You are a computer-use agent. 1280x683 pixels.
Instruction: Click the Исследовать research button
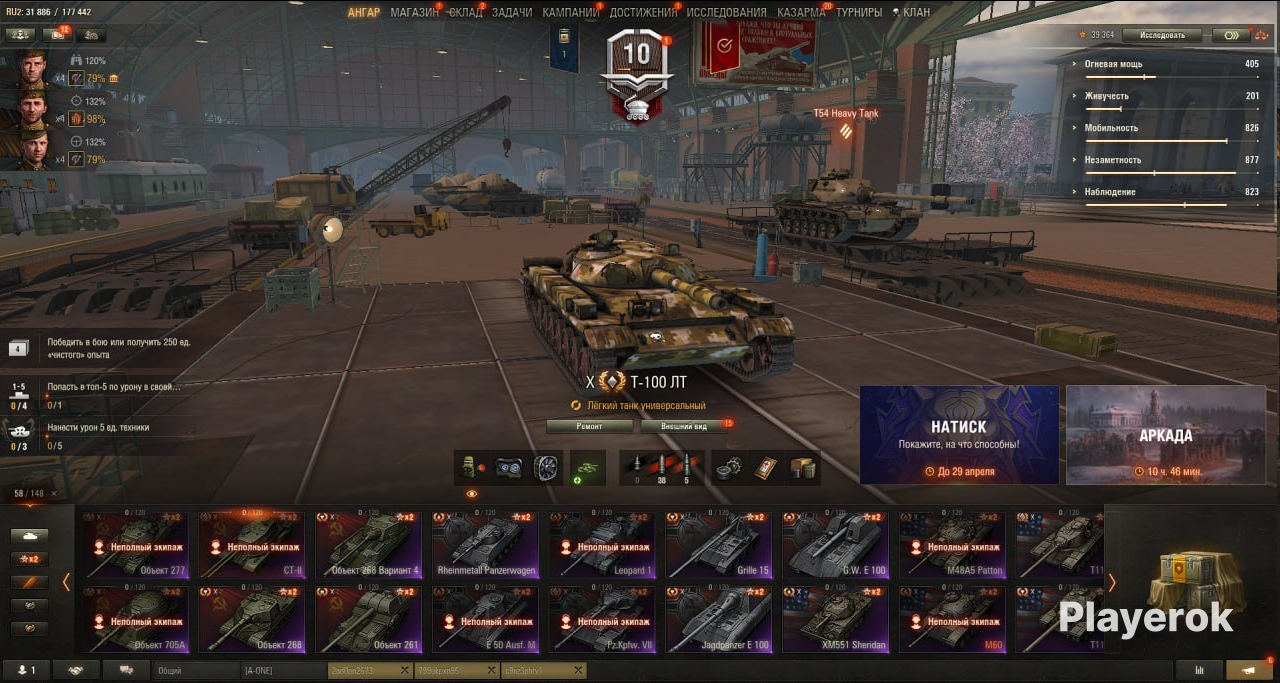point(1160,35)
